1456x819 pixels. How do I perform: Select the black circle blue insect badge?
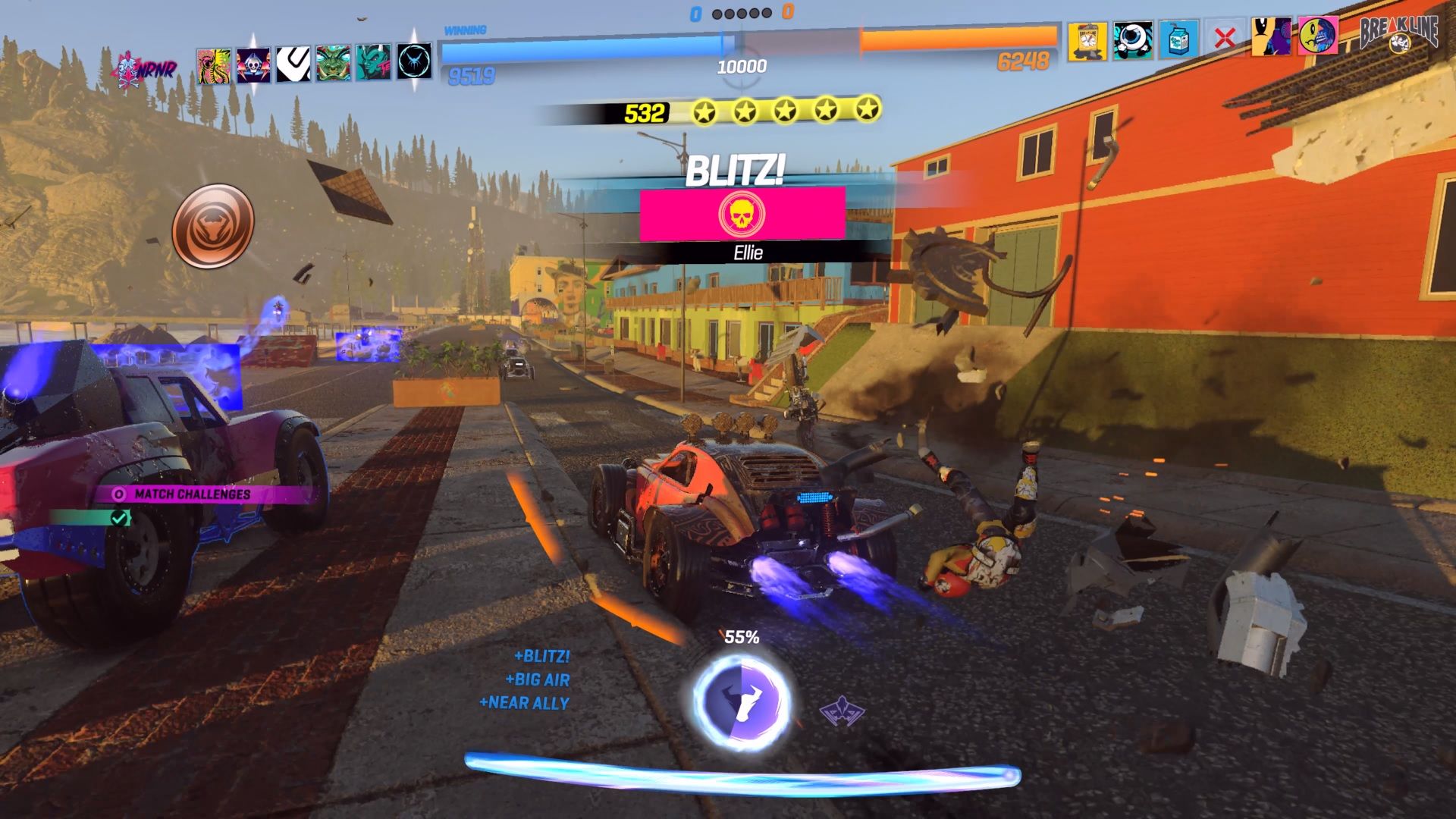point(414,61)
